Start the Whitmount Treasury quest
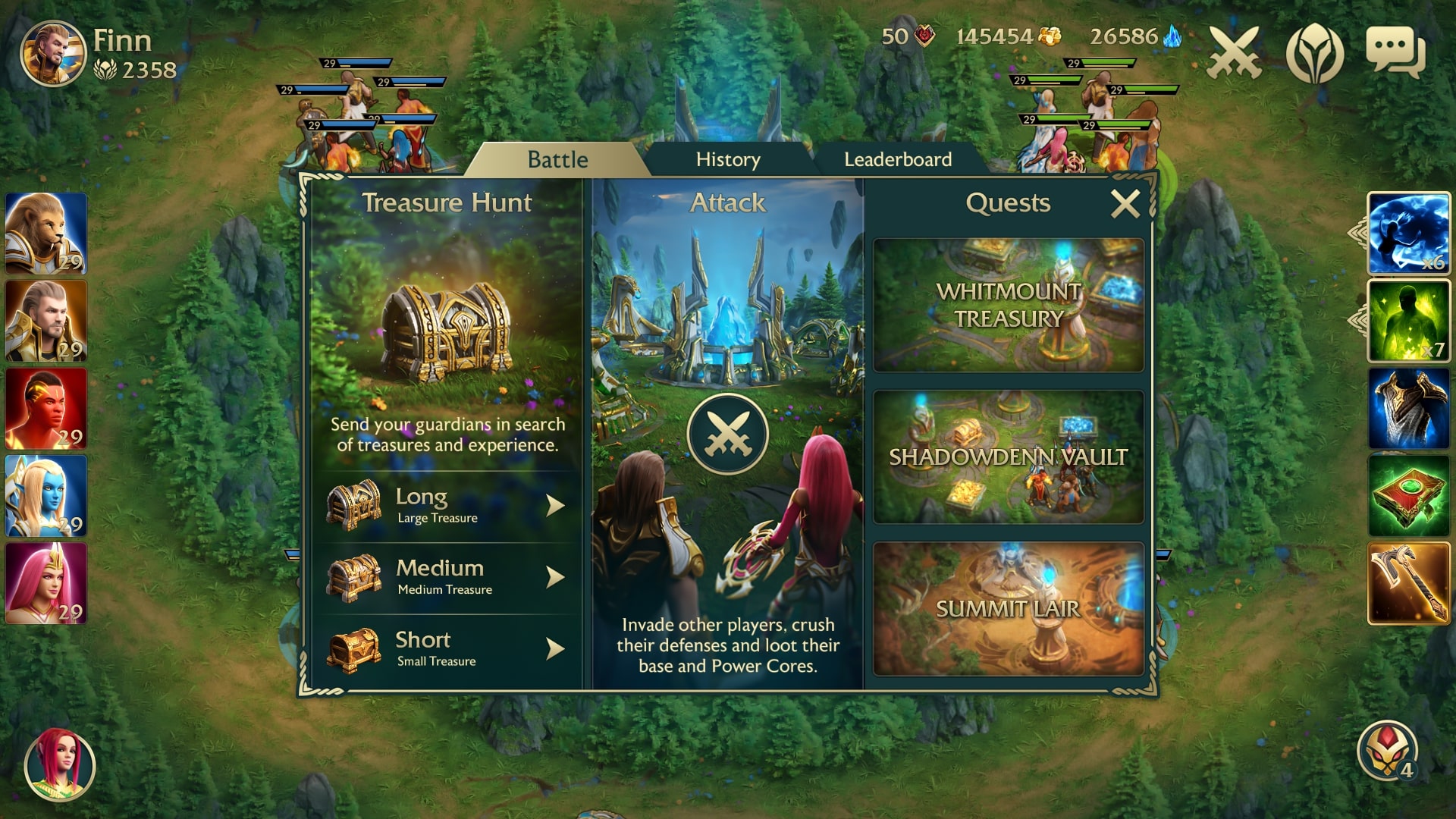 click(1007, 305)
